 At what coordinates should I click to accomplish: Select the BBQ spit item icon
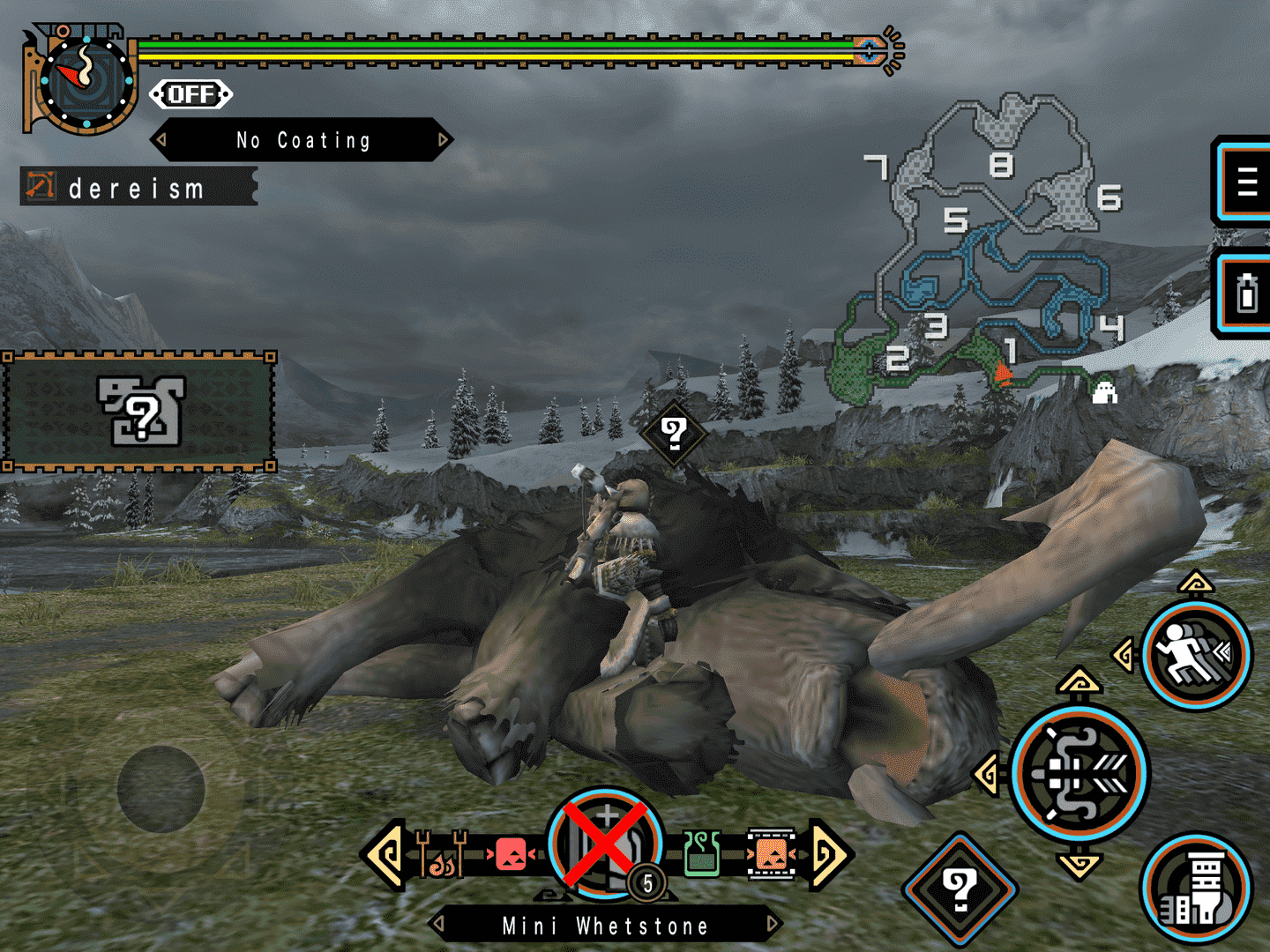(x=441, y=854)
